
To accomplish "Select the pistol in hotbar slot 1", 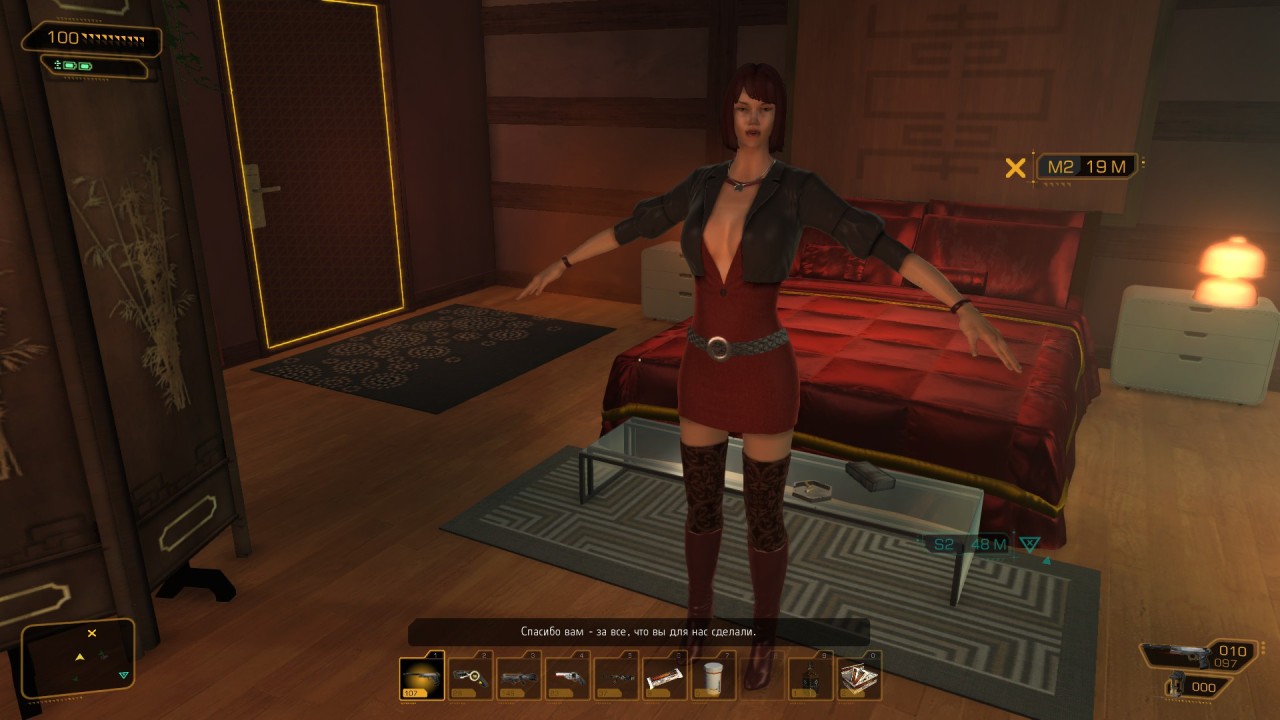I will [421, 678].
